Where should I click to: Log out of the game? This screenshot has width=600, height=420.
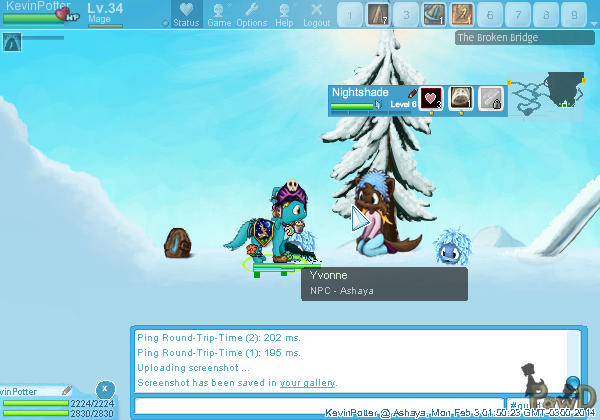click(316, 15)
